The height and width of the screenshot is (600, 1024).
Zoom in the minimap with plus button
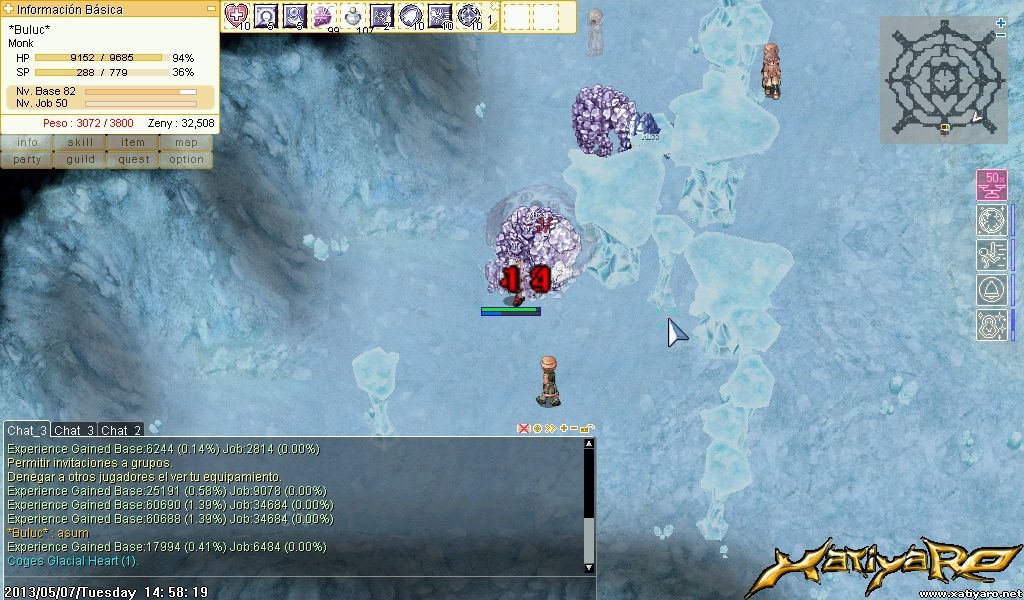(x=1001, y=22)
